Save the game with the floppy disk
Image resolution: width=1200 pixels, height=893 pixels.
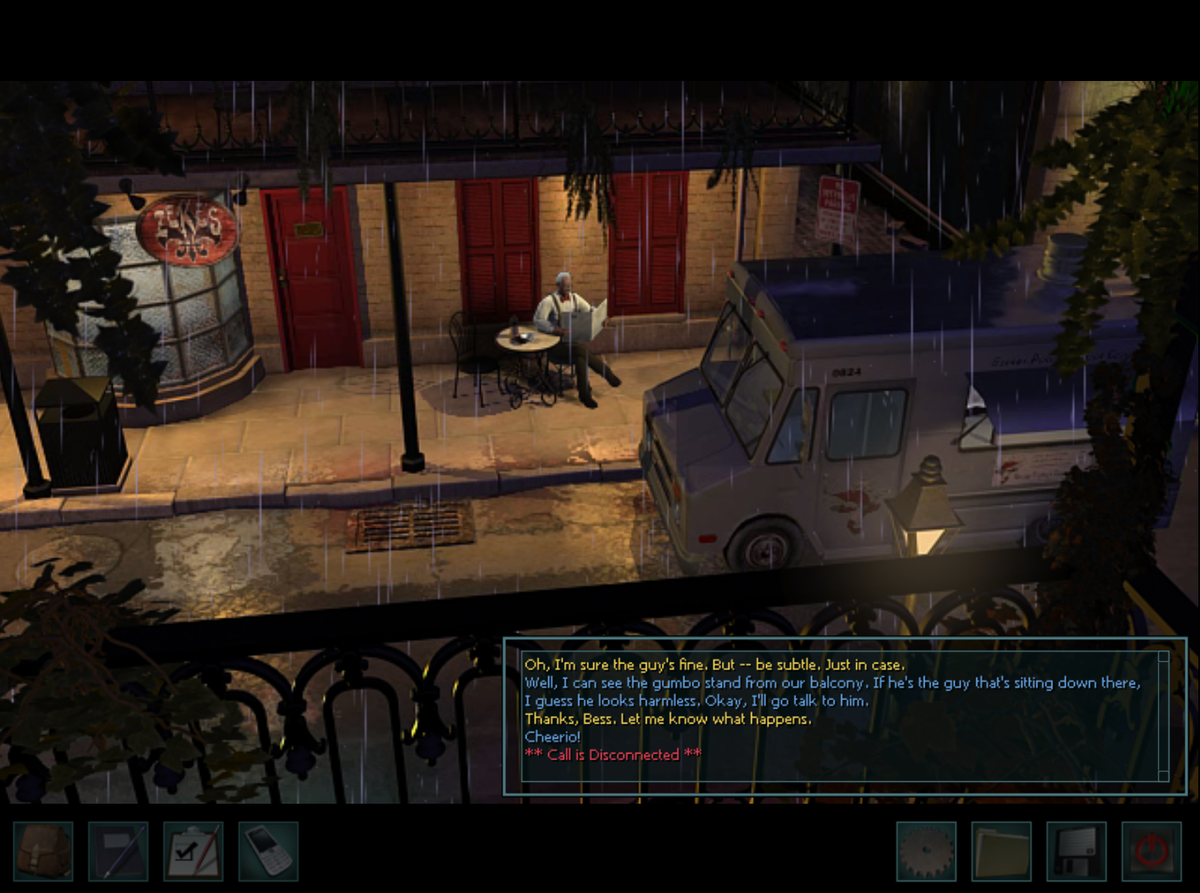point(1076,851)
